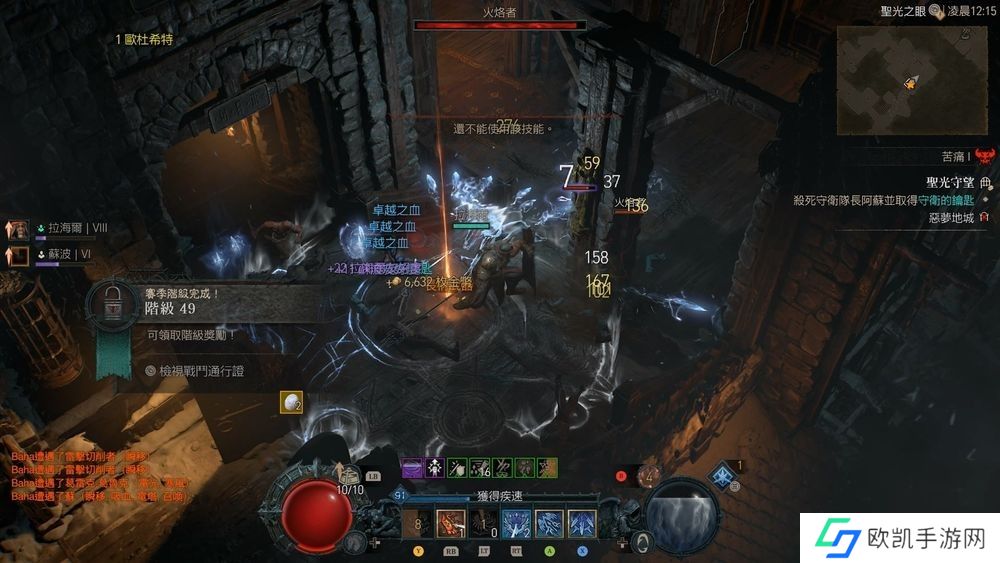The height and width of the screenshot is (563, 1000).
Task: Select the 苦痛 I difficulty demon icon
Action: (985, 156)
